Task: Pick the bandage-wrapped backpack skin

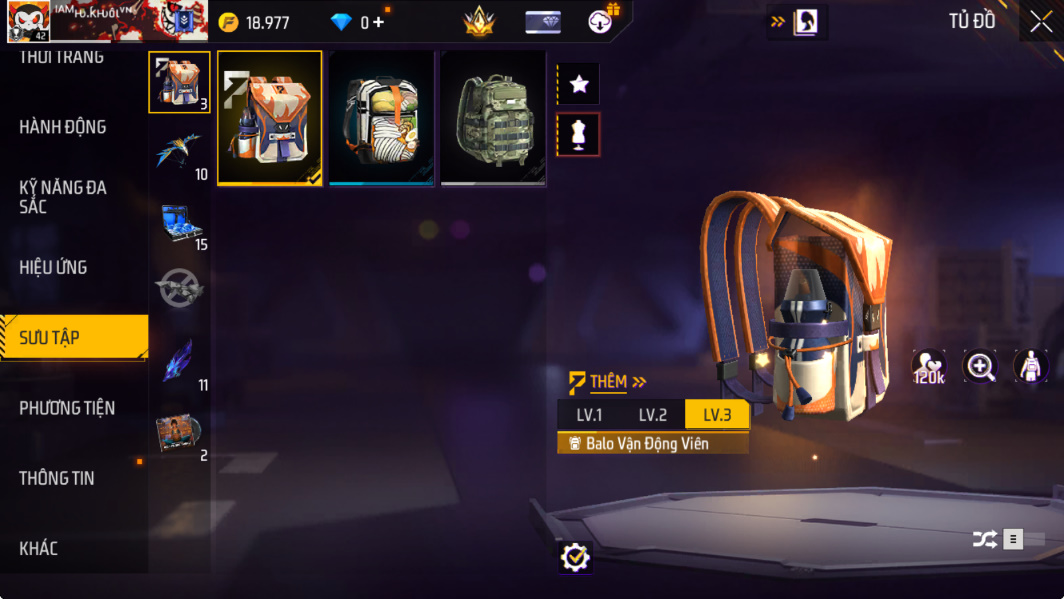Action: click(381, 118)
